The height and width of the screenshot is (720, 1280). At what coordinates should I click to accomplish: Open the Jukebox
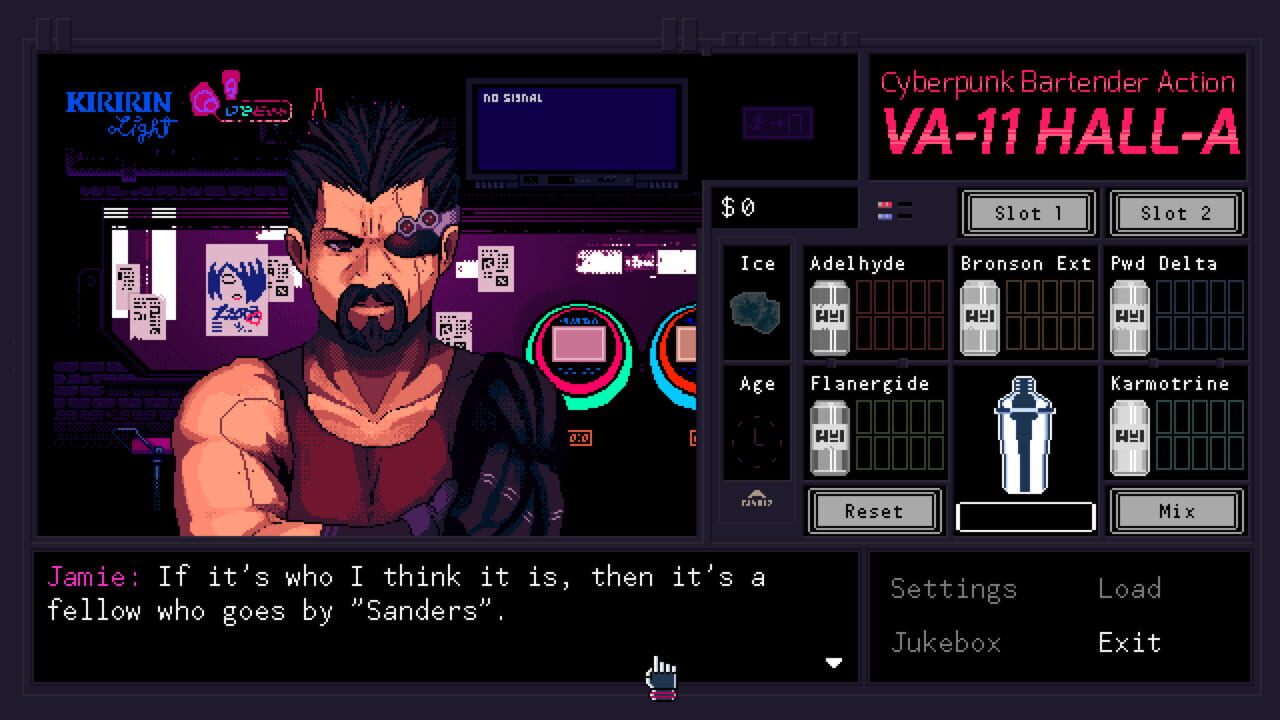(946, 643)
